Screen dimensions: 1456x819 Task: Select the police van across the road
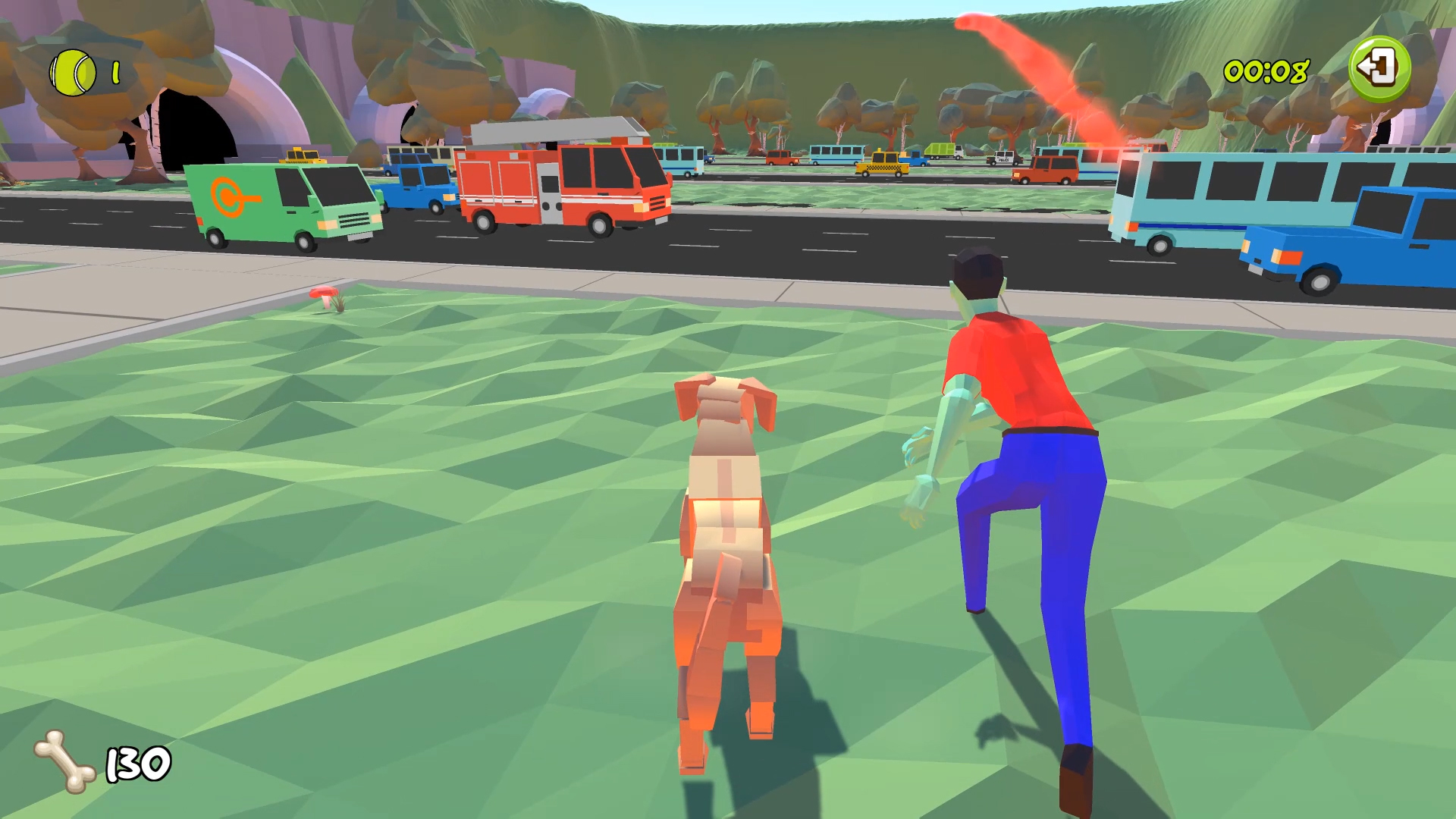(1004, 158)
